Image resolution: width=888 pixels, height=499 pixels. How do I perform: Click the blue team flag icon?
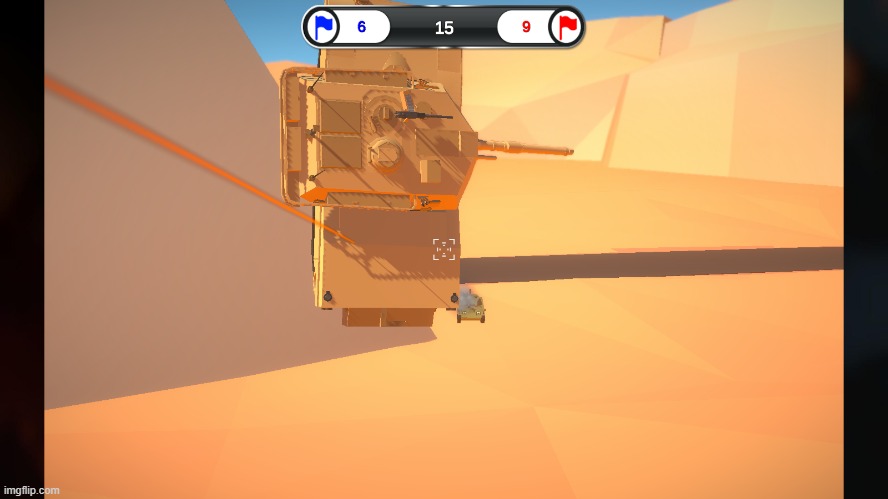(322, 27)
